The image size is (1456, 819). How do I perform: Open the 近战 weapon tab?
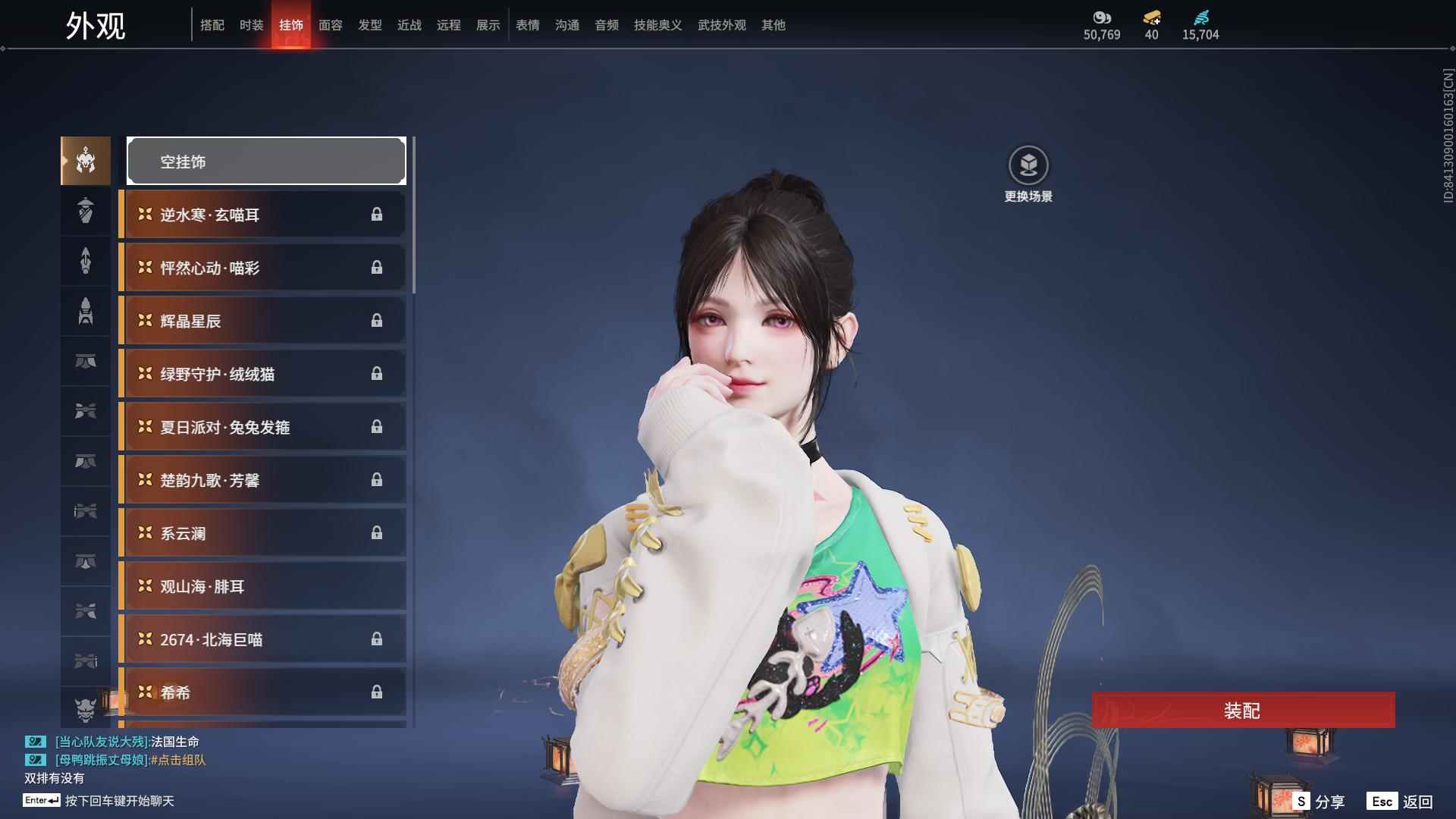point(409,25)
